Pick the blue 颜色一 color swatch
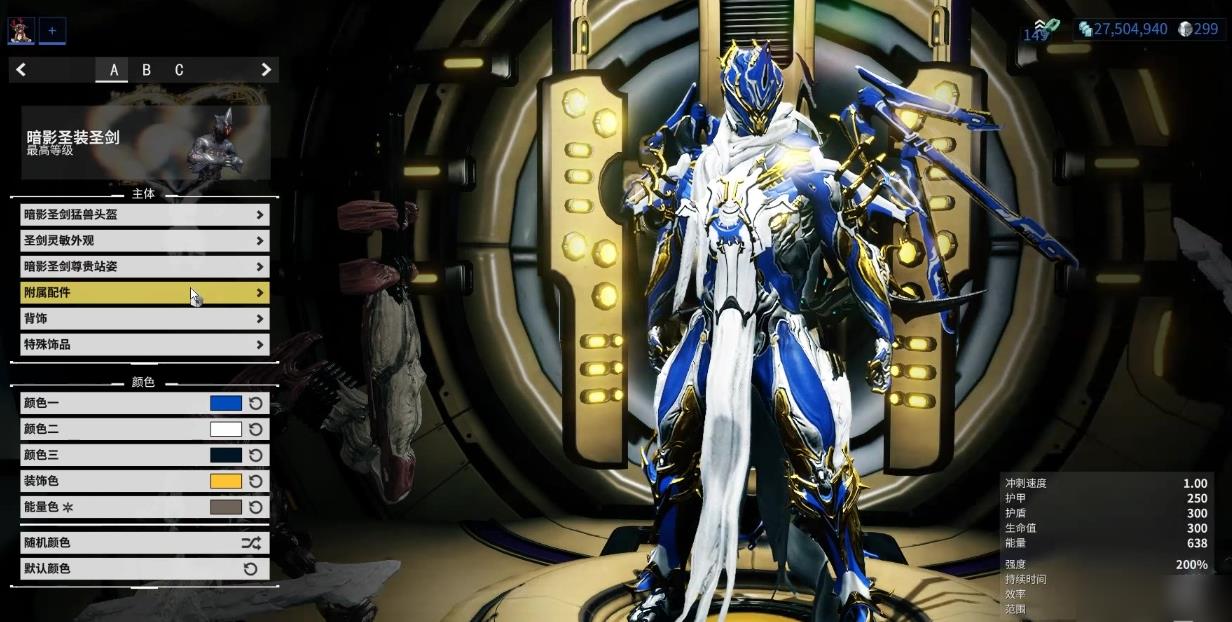Image resolution: width=1232 pixels, height=622 pixels. pos(226,403)
